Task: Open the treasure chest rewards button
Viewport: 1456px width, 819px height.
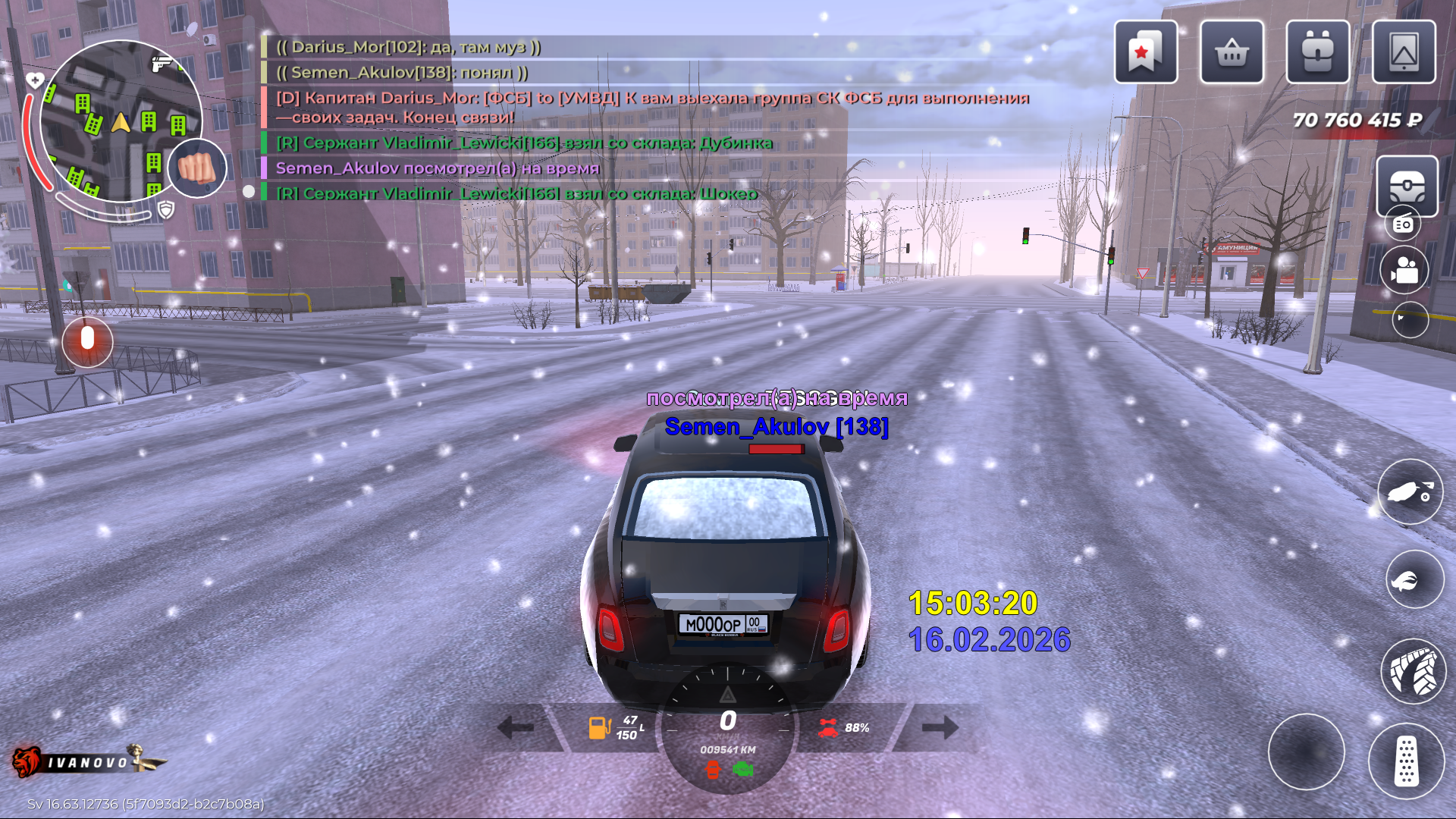Action: [1407, 186]
